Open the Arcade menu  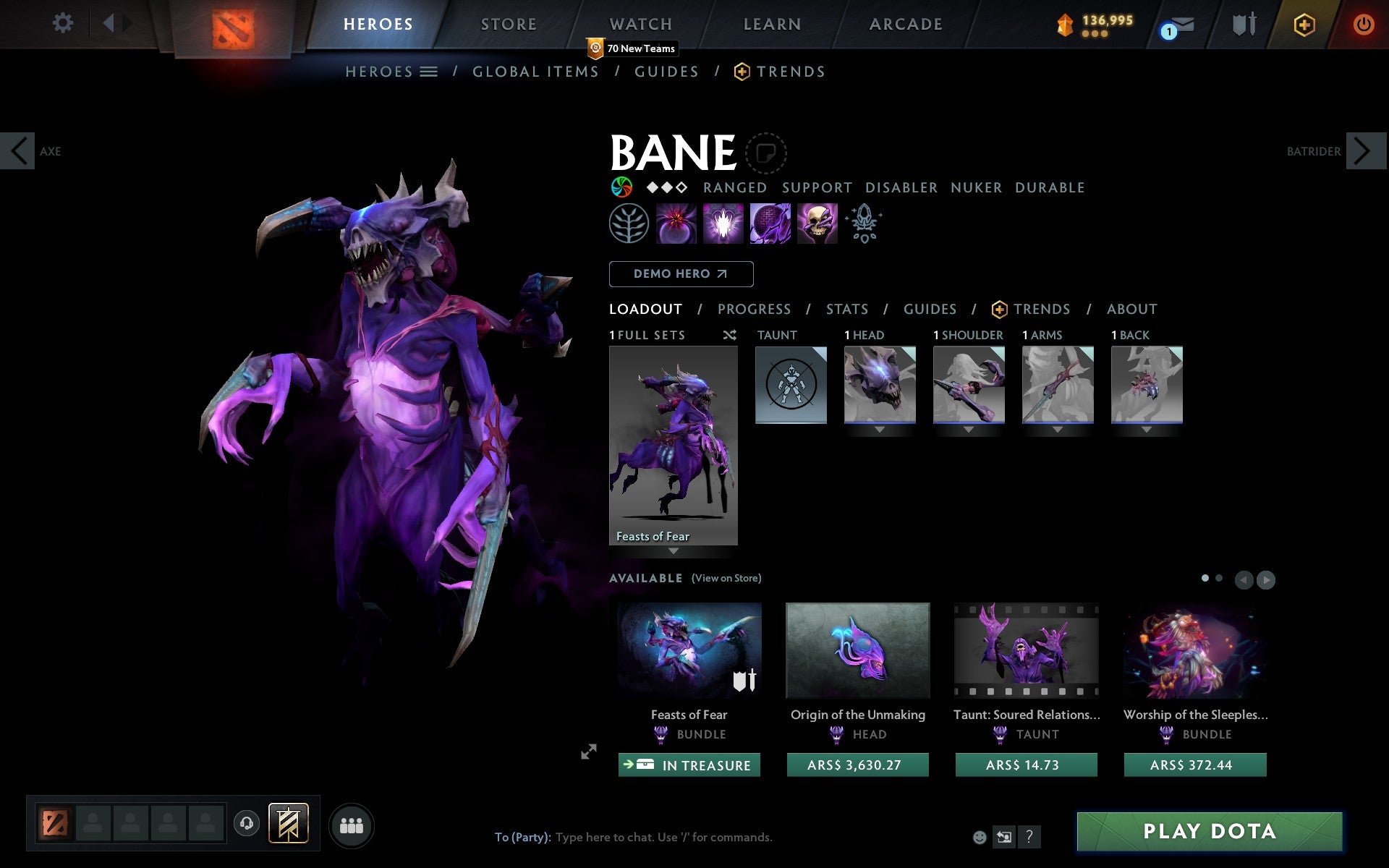904,23
